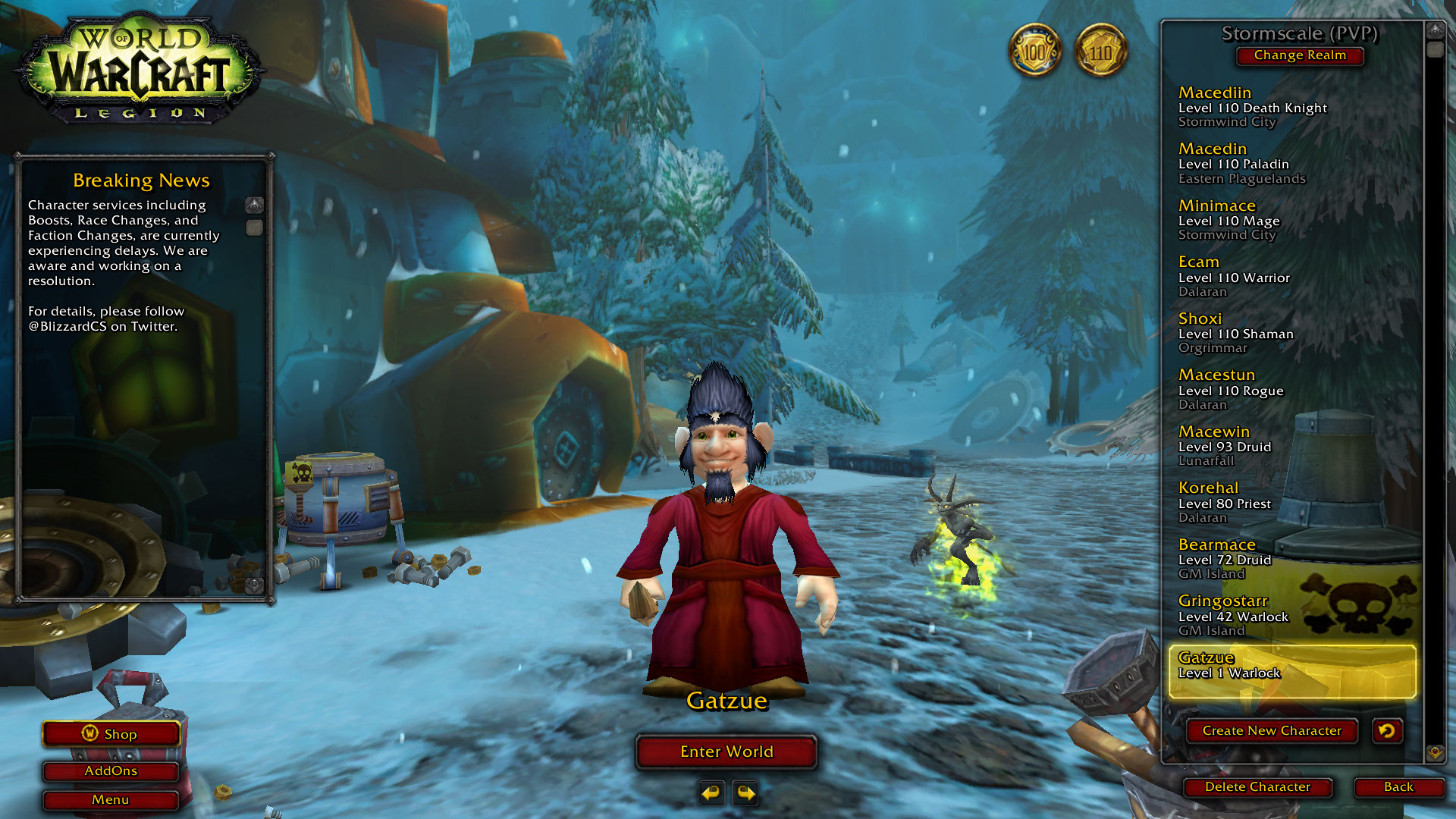Go Back from character select

click(x=1398, y=787)
